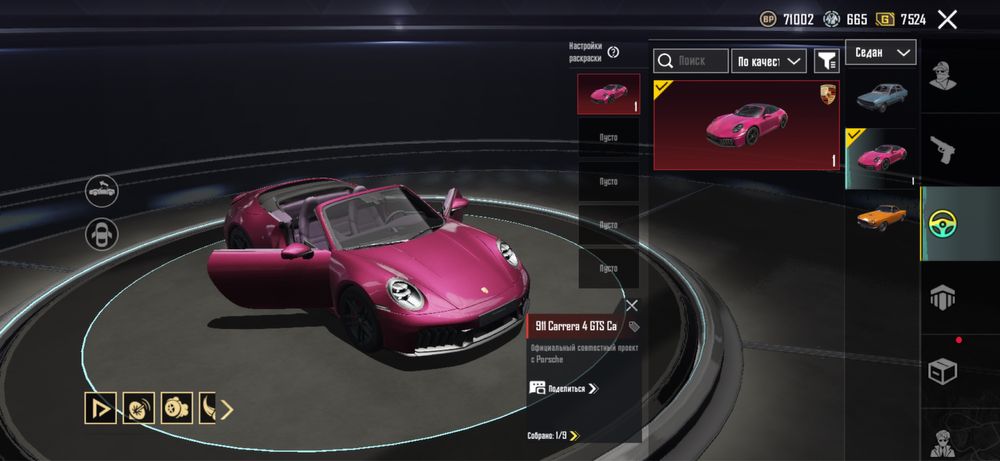
Task: Close the 911 Carrera info panel
Action: (x=631, y=306)
